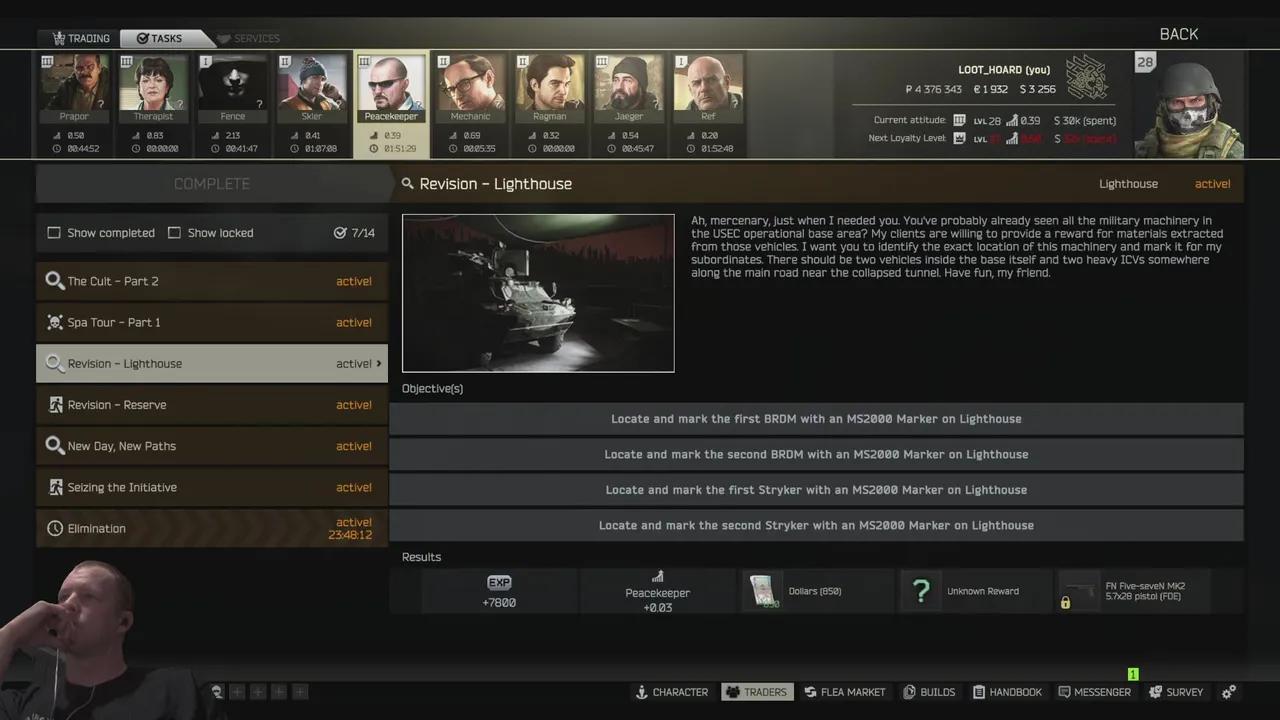Image resolution: width=1280 pixels, height=720 pixels.
Task: Expand the Revision – Lighthouse task details chevron
Action: [x=377, y=363]
